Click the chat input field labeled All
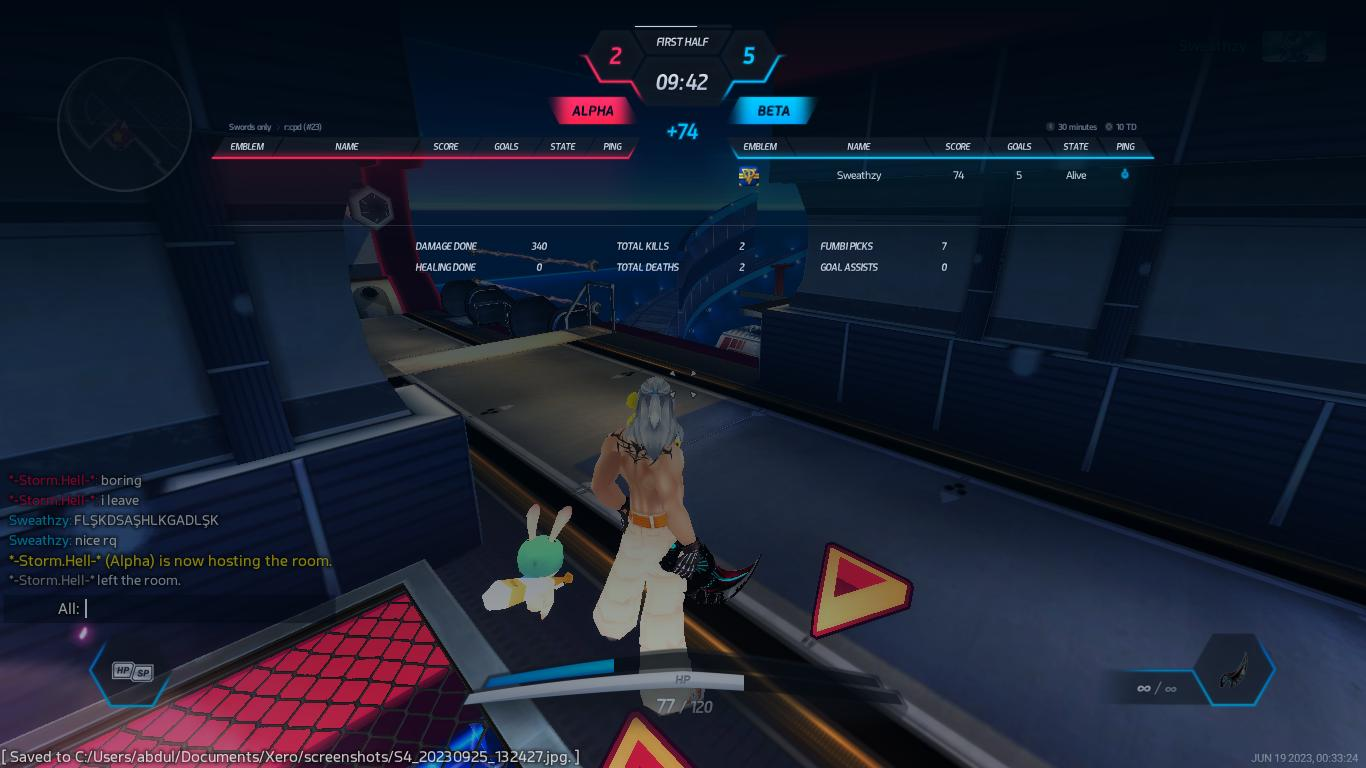The height and width of the screenshot is (768, 1366). point(250,608)
